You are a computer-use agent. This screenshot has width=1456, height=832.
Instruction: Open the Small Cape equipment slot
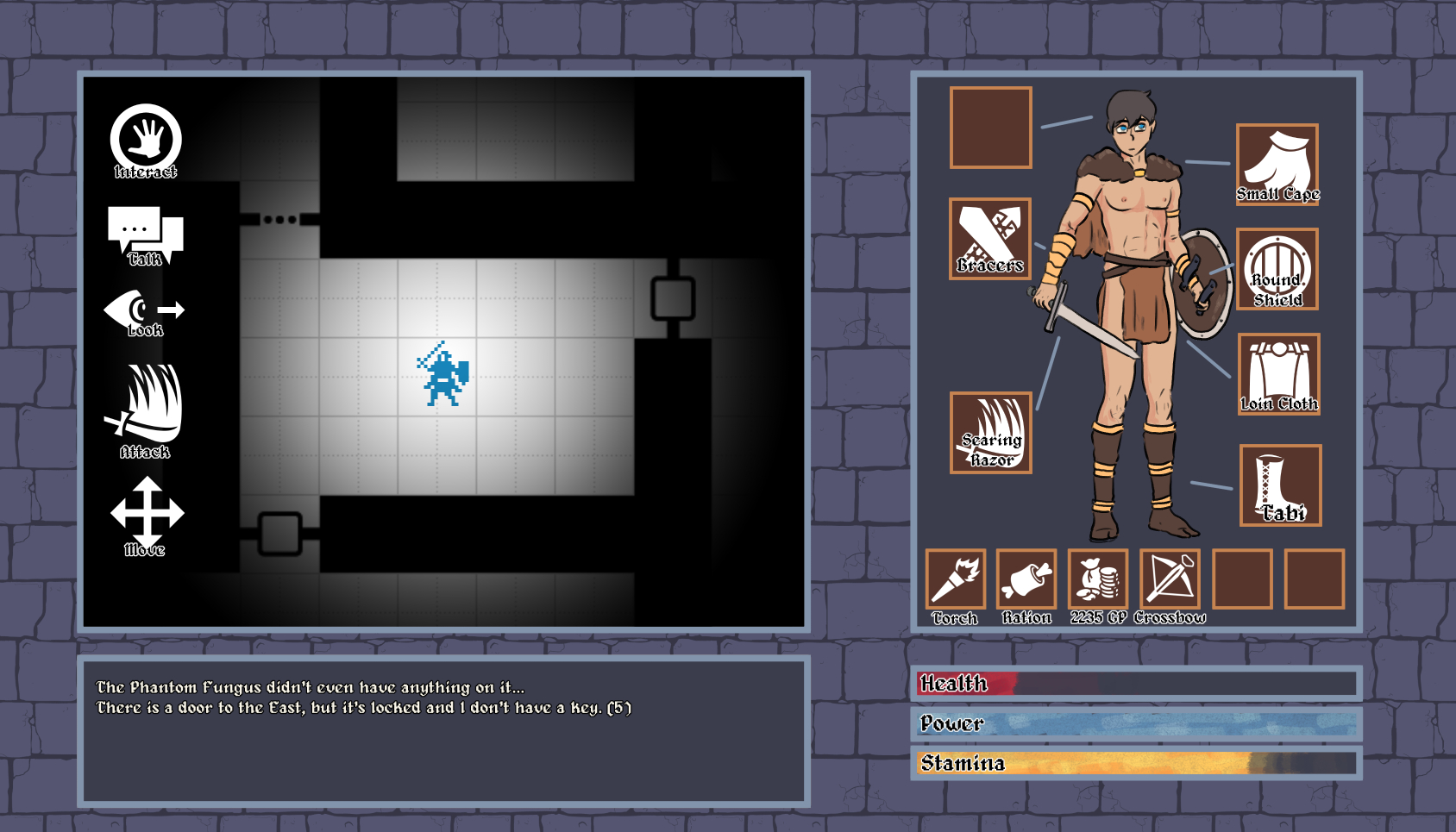pyautogui.click(x=1277, y=164)
